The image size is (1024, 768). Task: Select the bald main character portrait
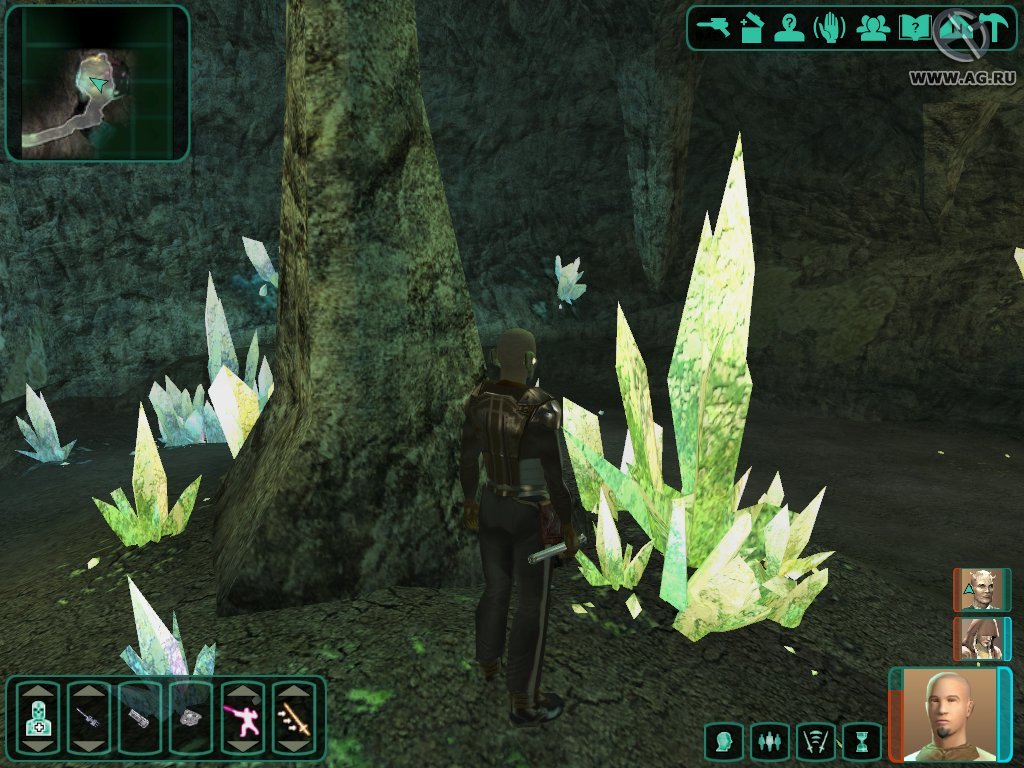click(x=949, y=714)
